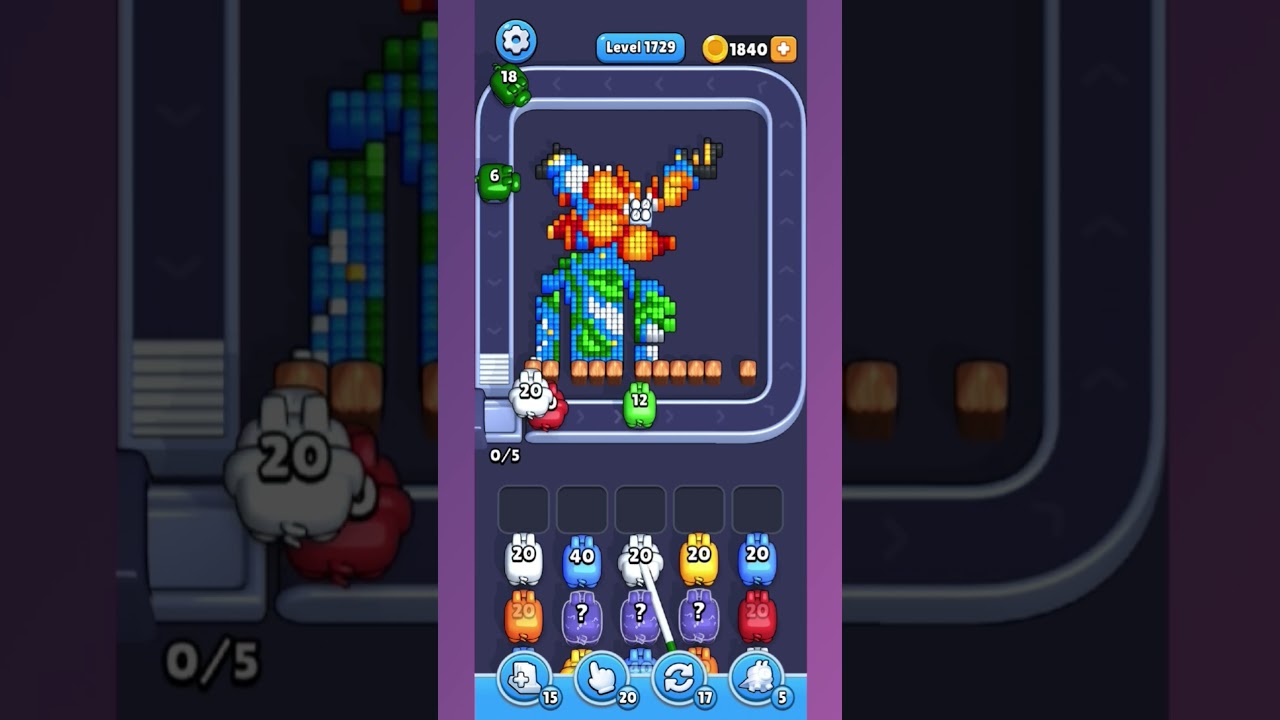1280x720 pixels.
Task: Reveal the middle purple mystery block
Action: [641, 614]
